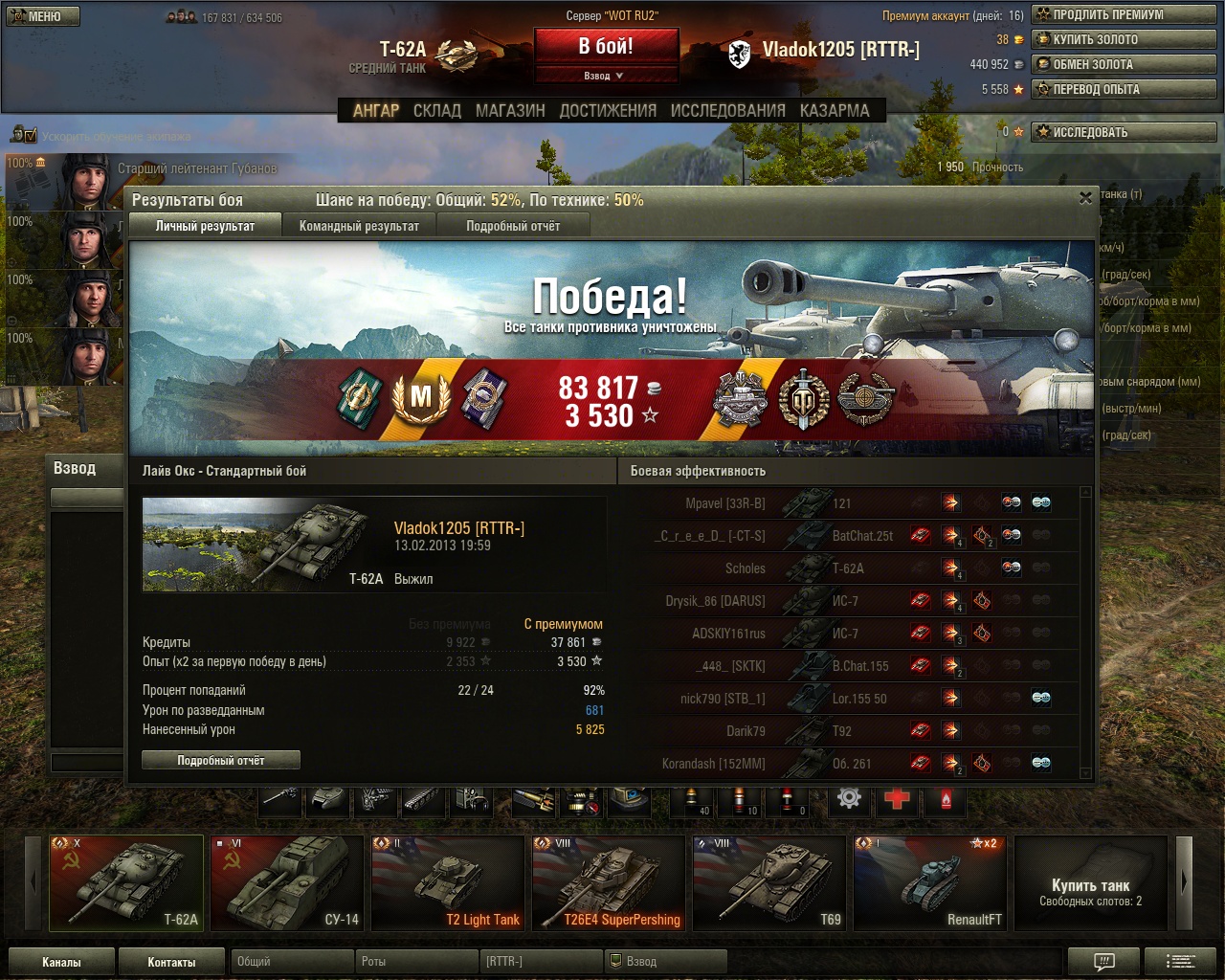This screenshot has height=980, width=1225.
Task: Buy a new tank slot via Купить танк
Action: (1090, 882)
